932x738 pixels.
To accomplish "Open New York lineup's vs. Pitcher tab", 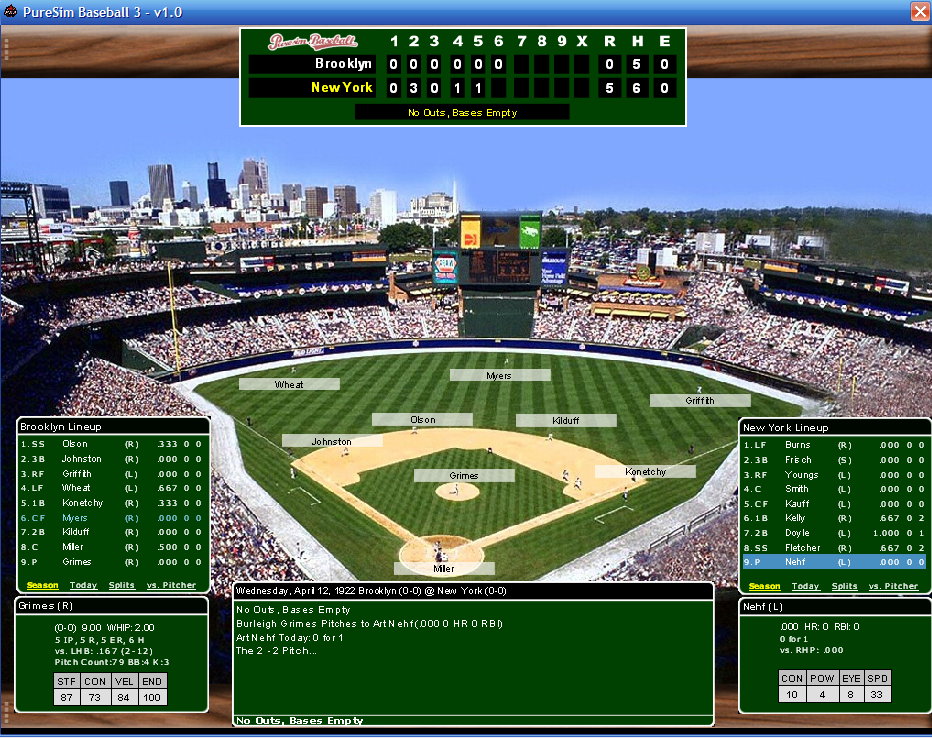I will pyautogui.click(x=893, y=587).
